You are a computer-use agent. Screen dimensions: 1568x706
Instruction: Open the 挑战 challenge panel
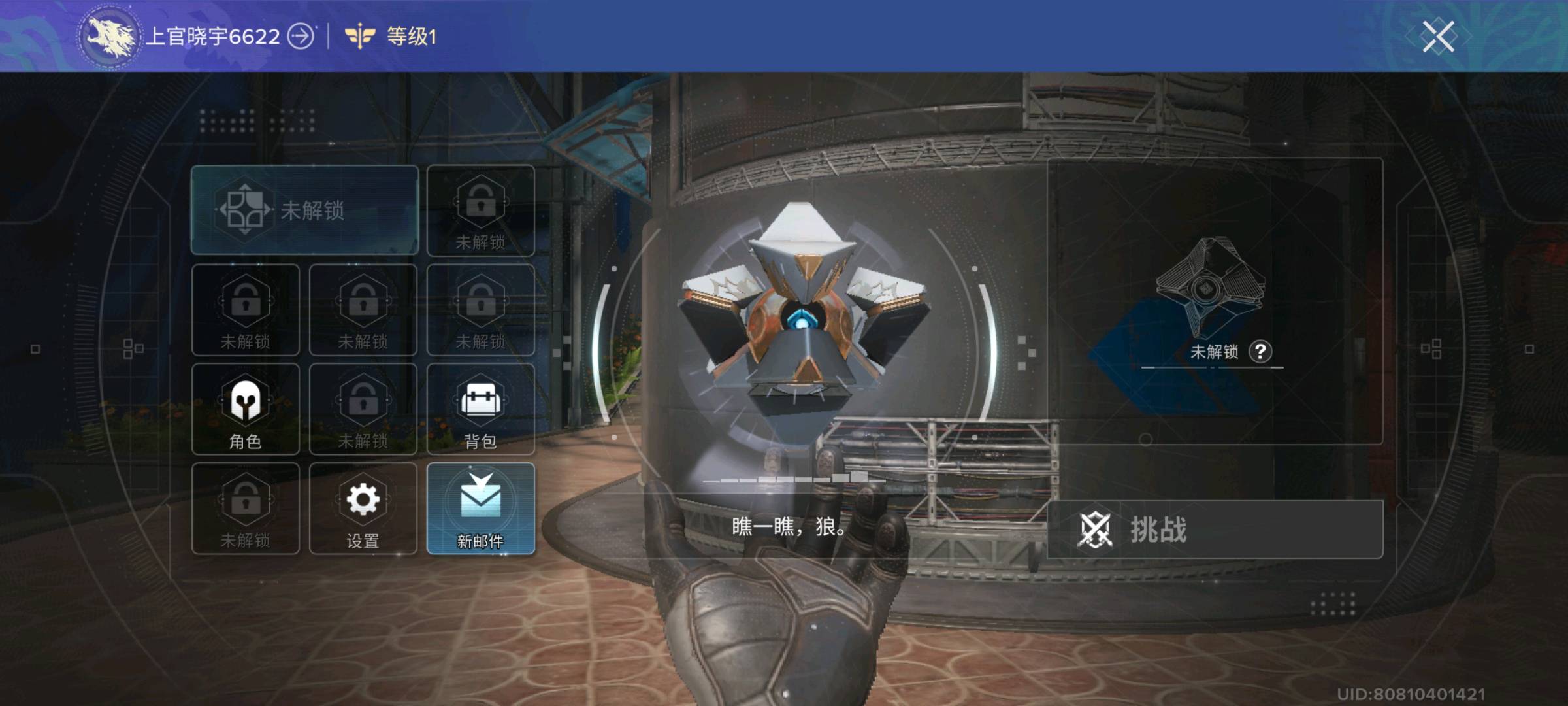pyautogui.click(x=1215, y=529)
